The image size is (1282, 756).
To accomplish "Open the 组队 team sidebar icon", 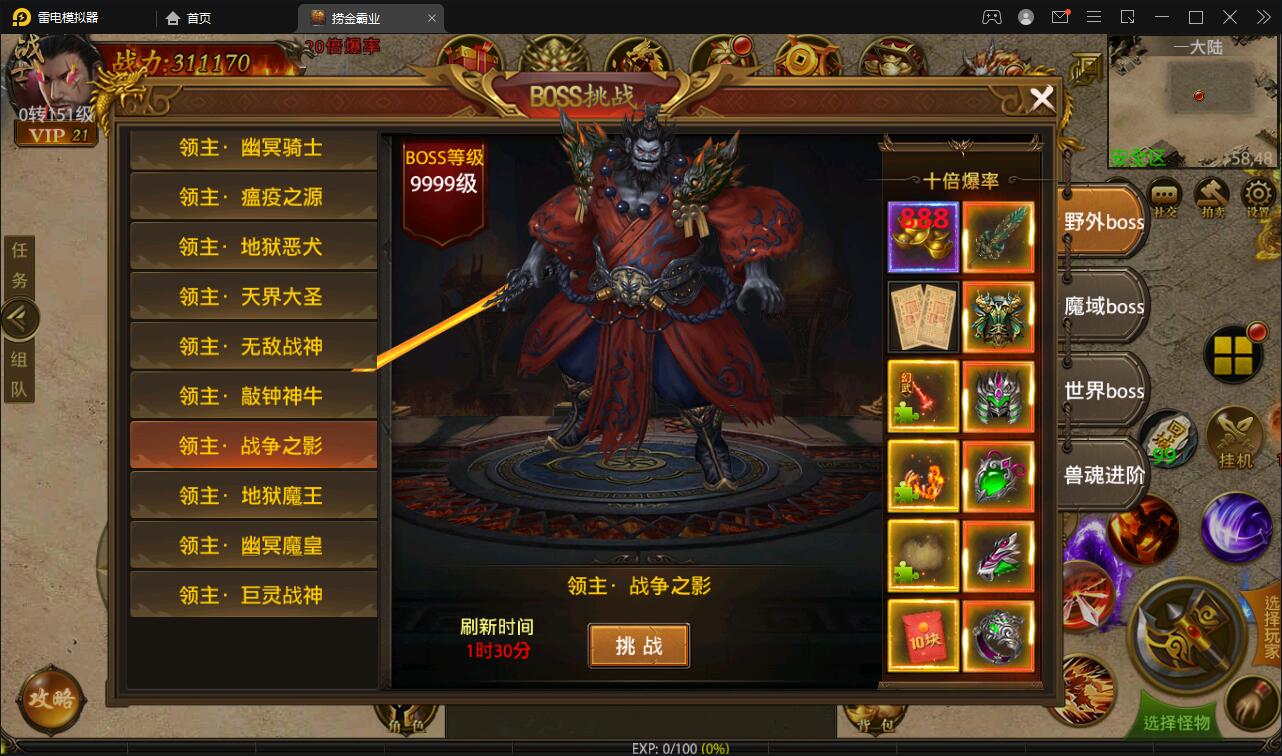I will click(19, 370).
